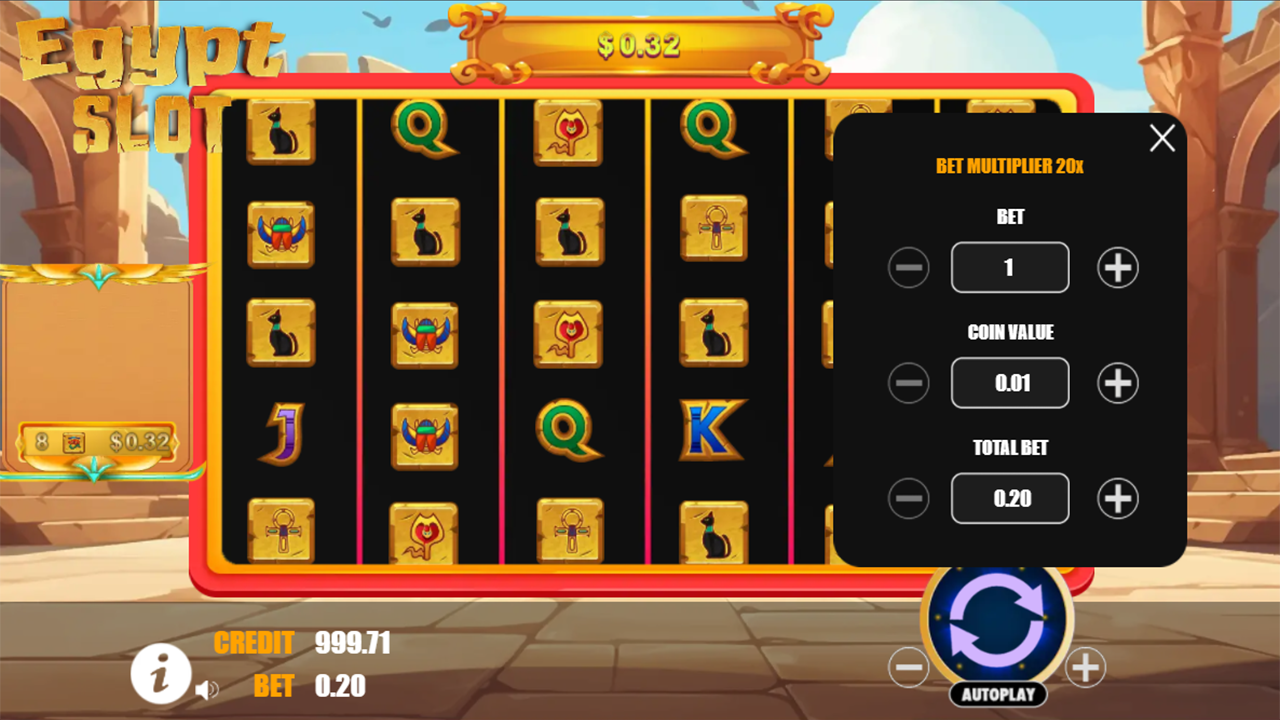Viewport: 1280px width, 720px height.
Task: Click the bet decrease minus beside spin button
Action: pos(910,668)
